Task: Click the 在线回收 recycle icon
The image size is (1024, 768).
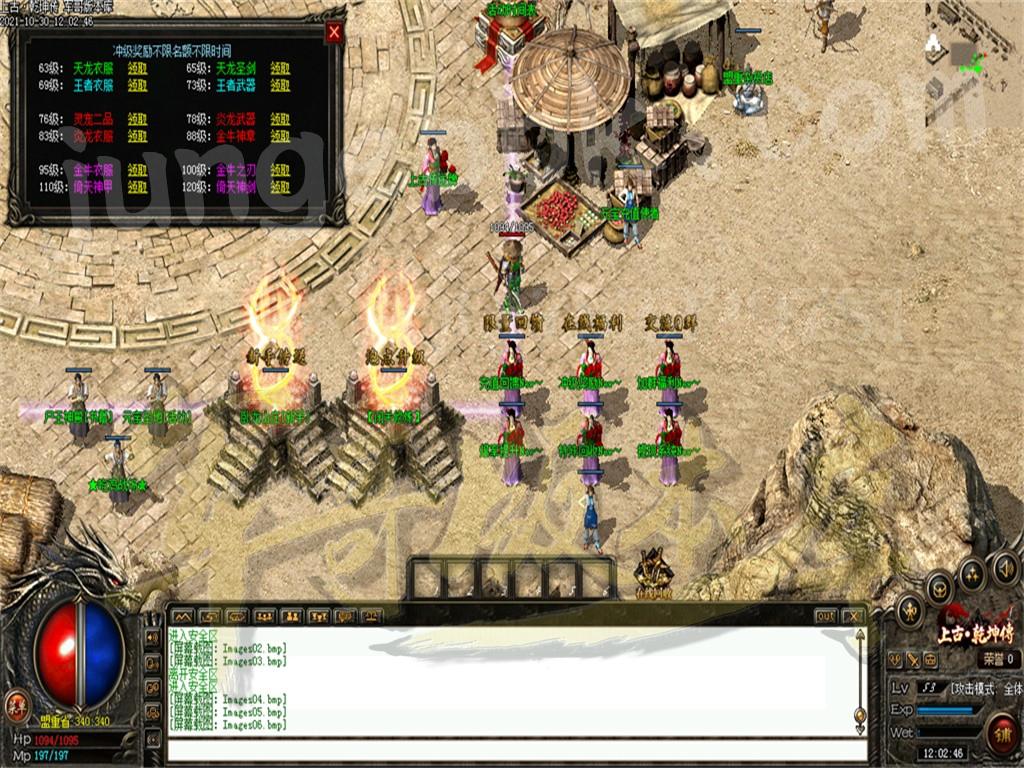Action: coord(654,574)
